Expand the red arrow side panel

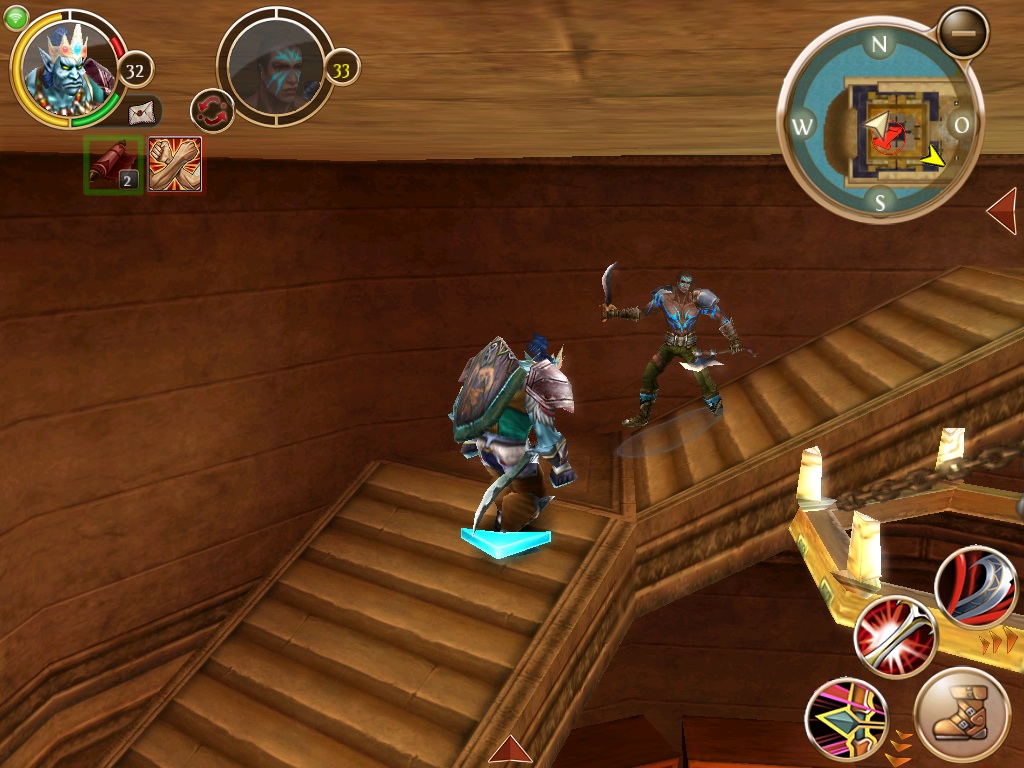pos(1002,211)
